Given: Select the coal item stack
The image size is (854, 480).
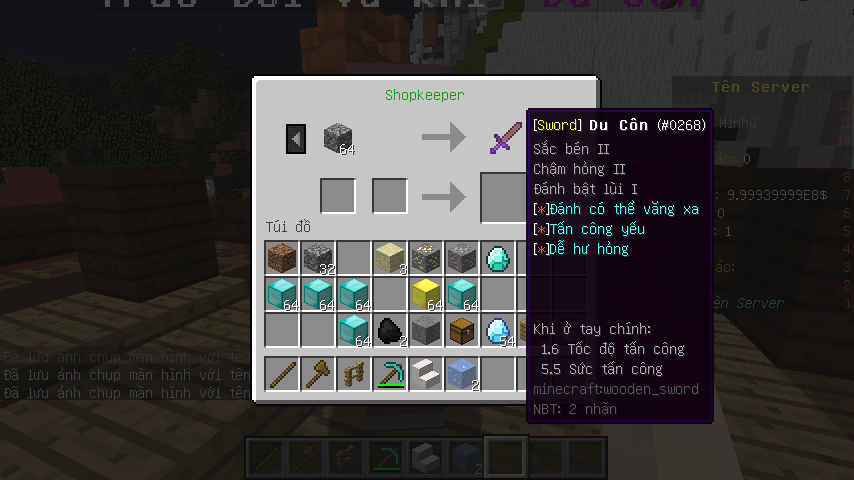Looking at the screenshot, I should (391, 331).
